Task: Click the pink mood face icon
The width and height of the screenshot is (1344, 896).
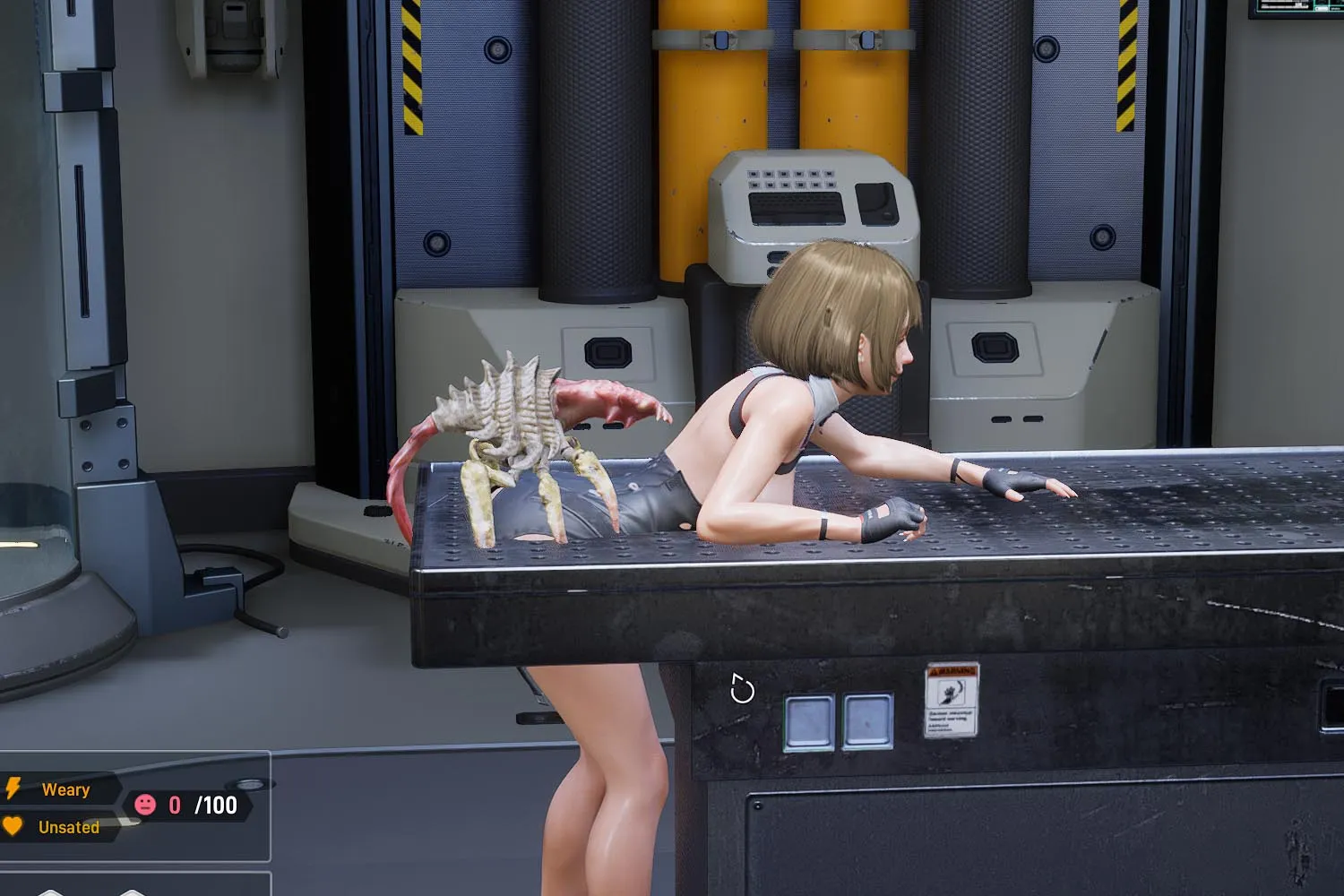Action: pyautogui.click(x=145, y=805)
